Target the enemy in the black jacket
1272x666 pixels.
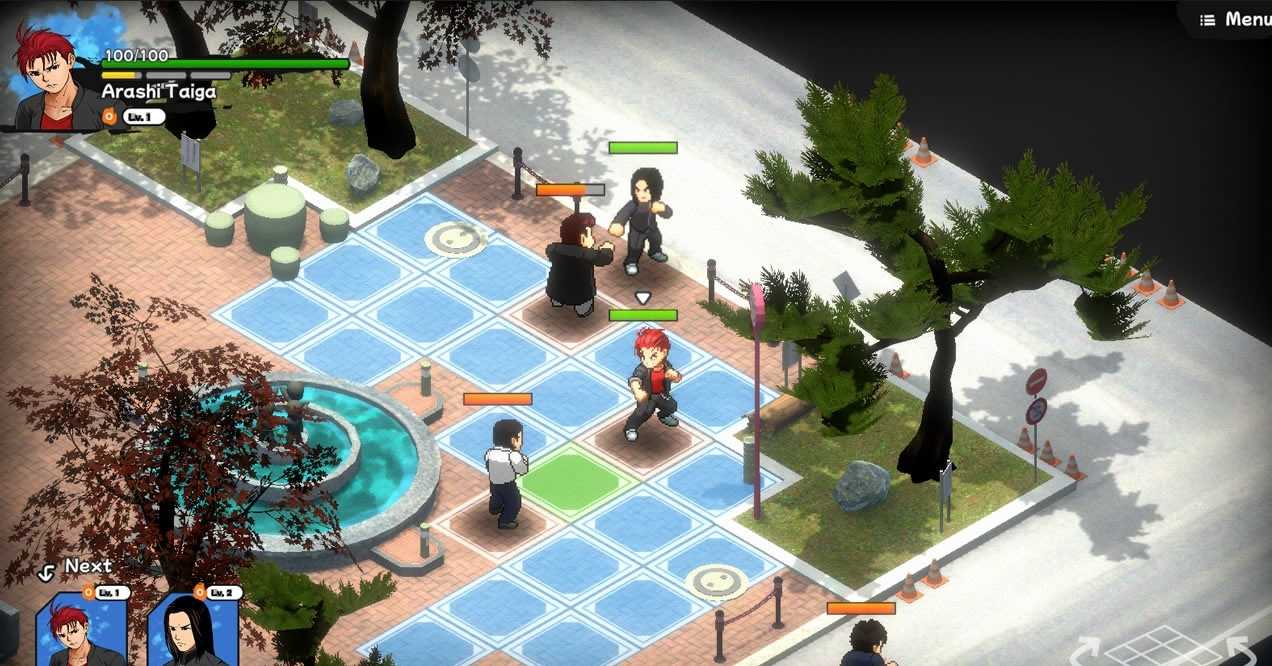(577, 262)
